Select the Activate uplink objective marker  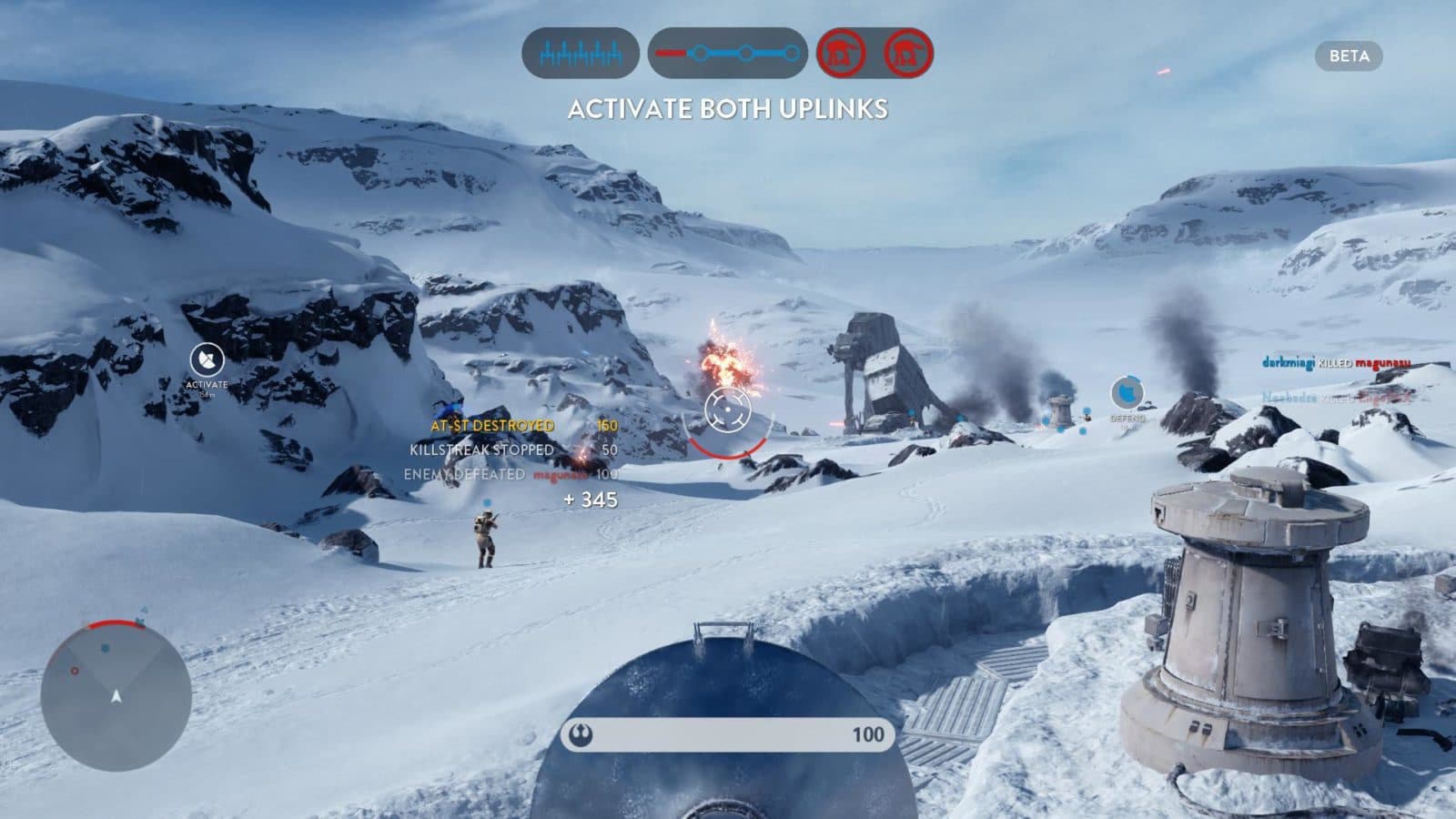click(207, 360)
